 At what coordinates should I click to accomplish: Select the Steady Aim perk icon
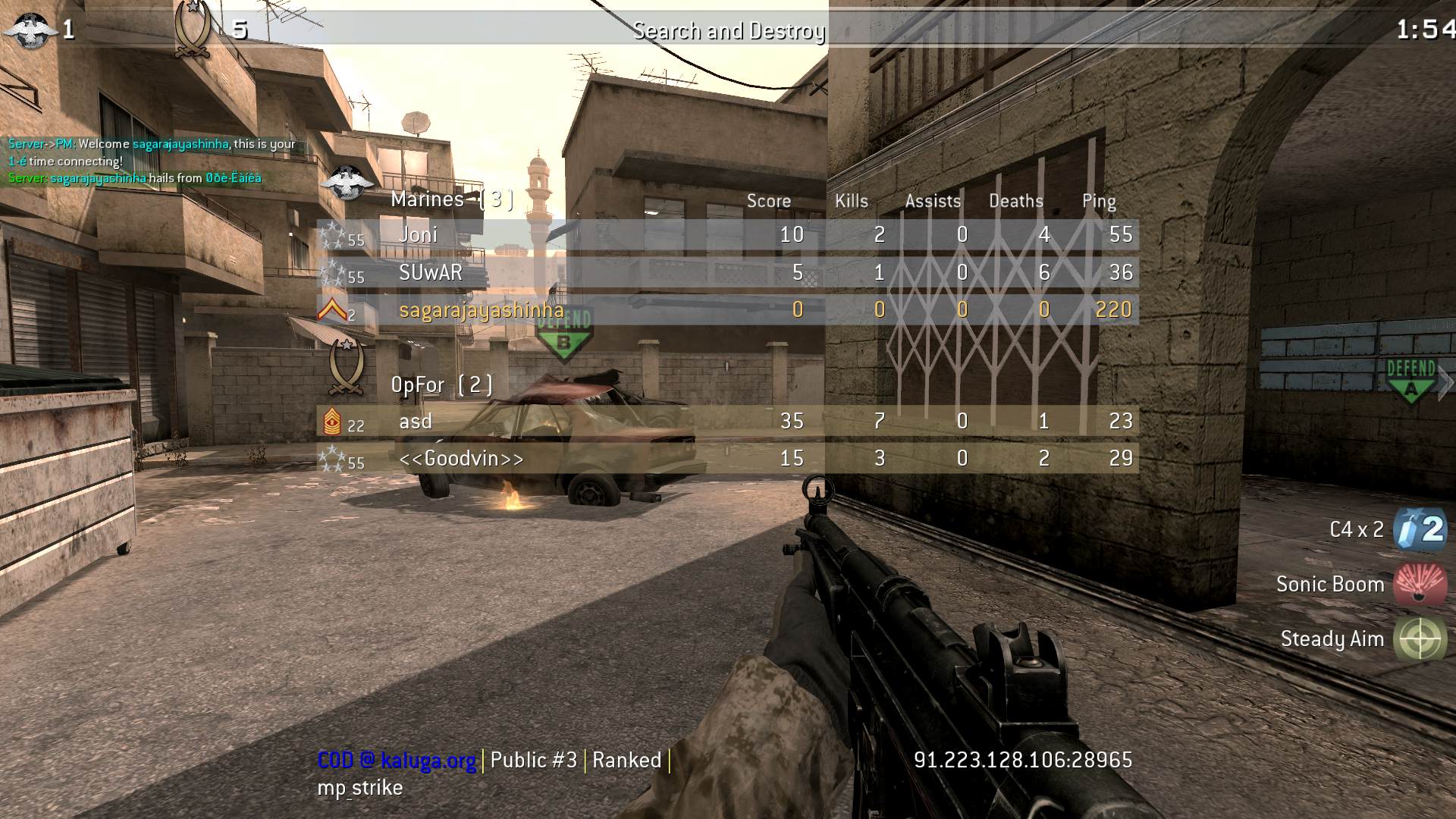1420,639
